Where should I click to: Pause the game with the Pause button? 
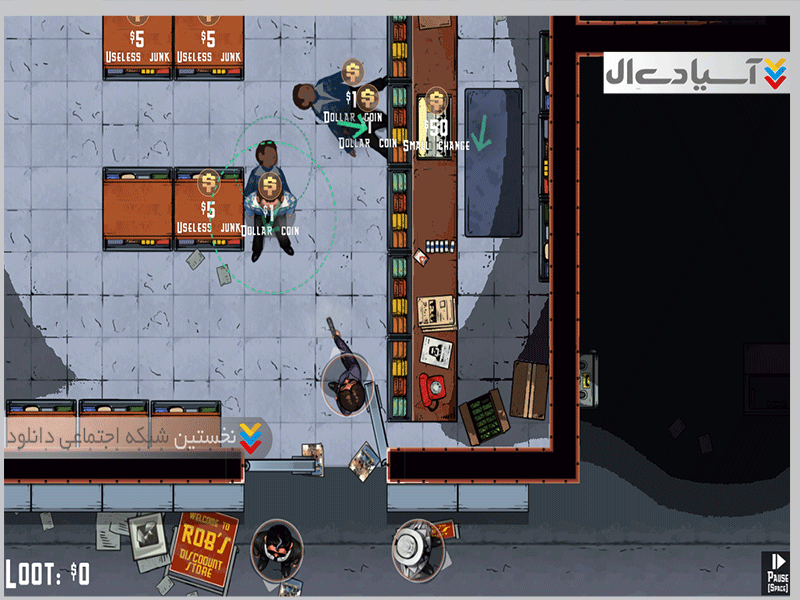pos(777,572)
